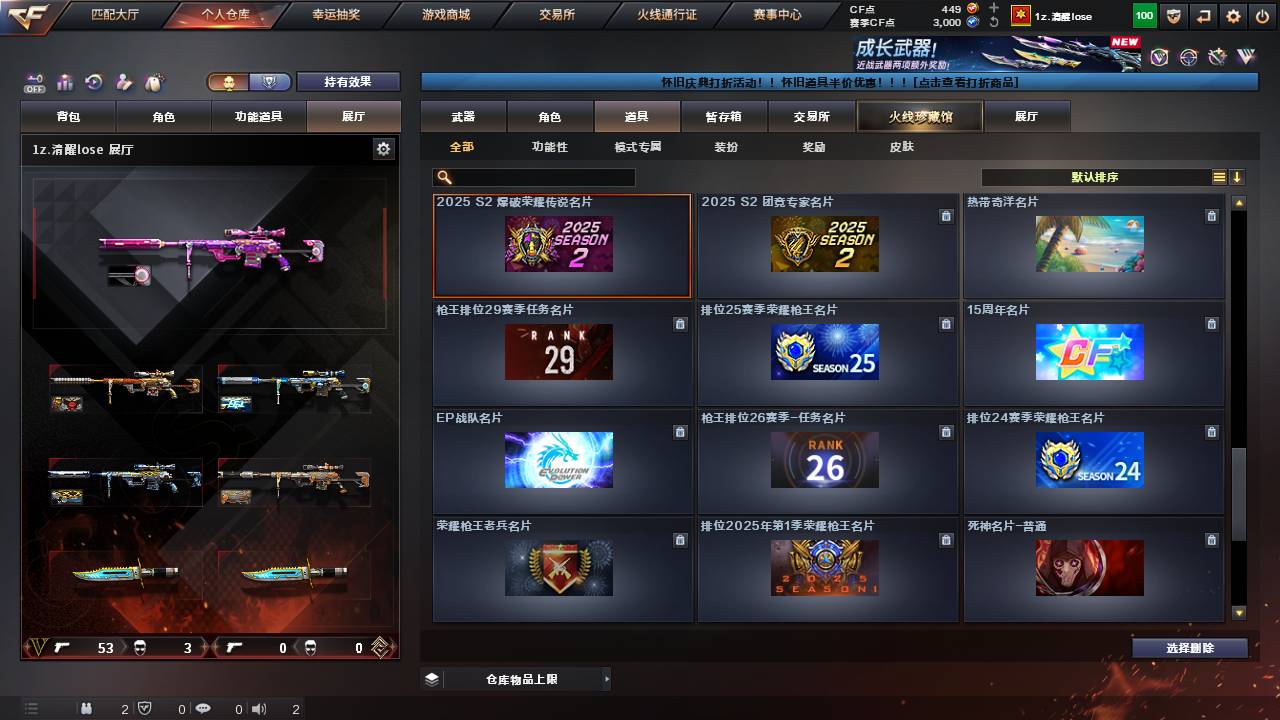Click the power/exit icon at top right
Screen dimensions: 1280x720
[x=1261, y=15]
